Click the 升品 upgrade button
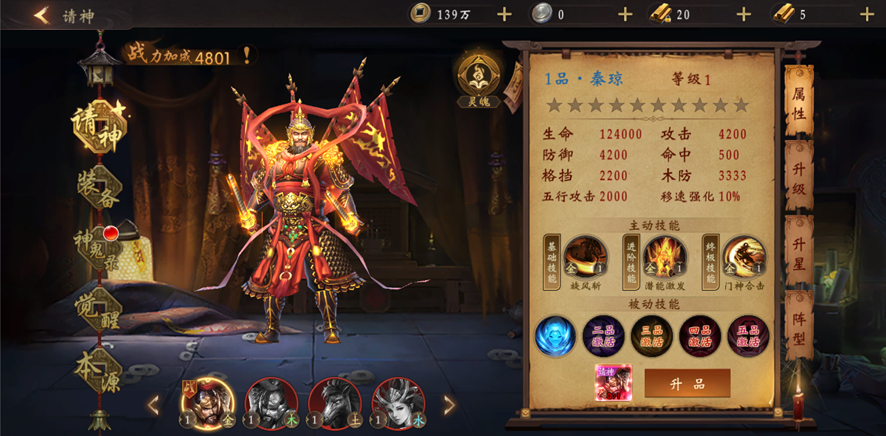 click(687, 383)
